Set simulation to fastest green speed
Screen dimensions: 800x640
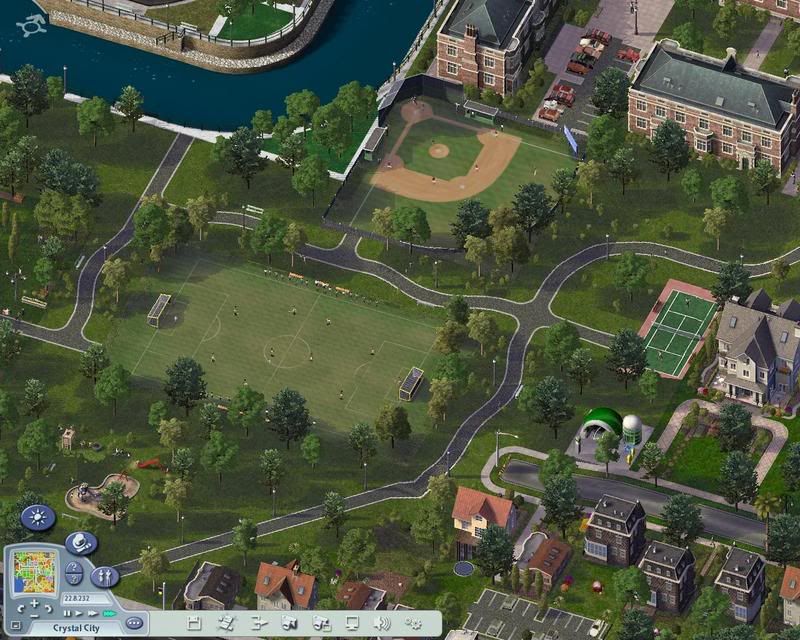coord(108,612)
